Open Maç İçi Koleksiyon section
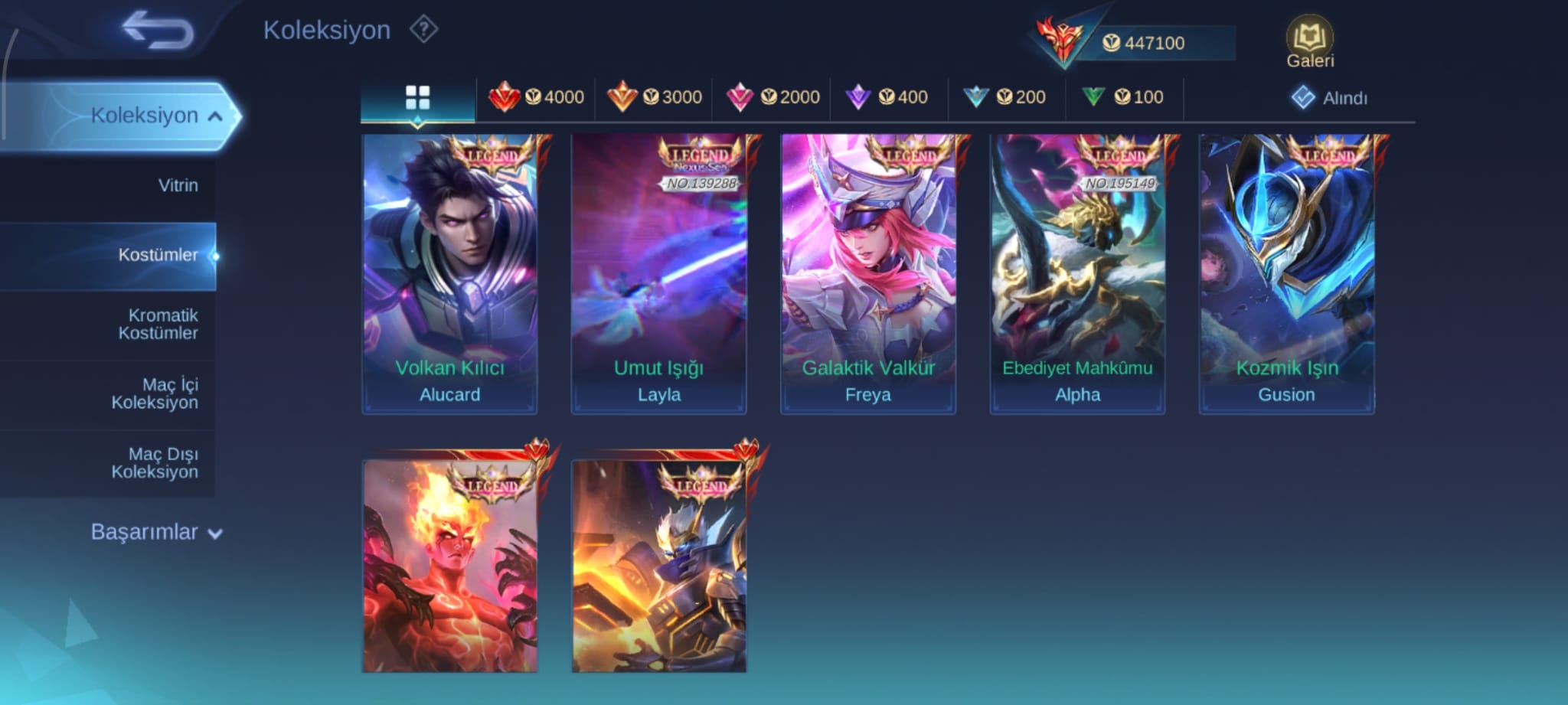Viewport: 1568px width, 705px height. (155, 393)
